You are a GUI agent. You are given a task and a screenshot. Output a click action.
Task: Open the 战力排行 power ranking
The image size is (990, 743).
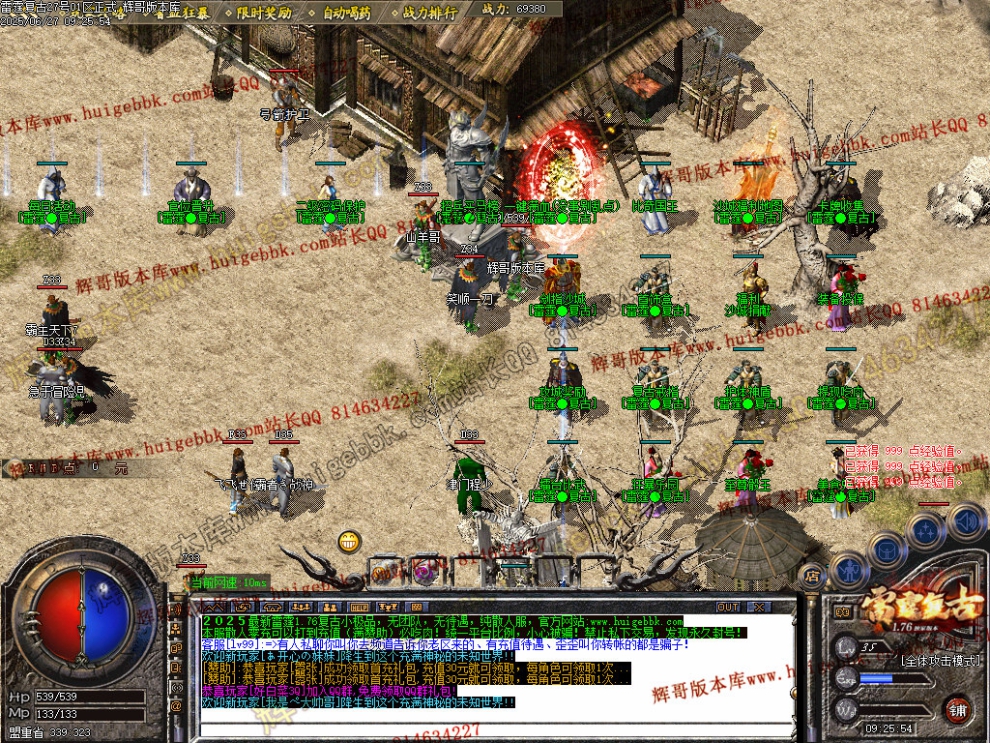click(428, 12)
